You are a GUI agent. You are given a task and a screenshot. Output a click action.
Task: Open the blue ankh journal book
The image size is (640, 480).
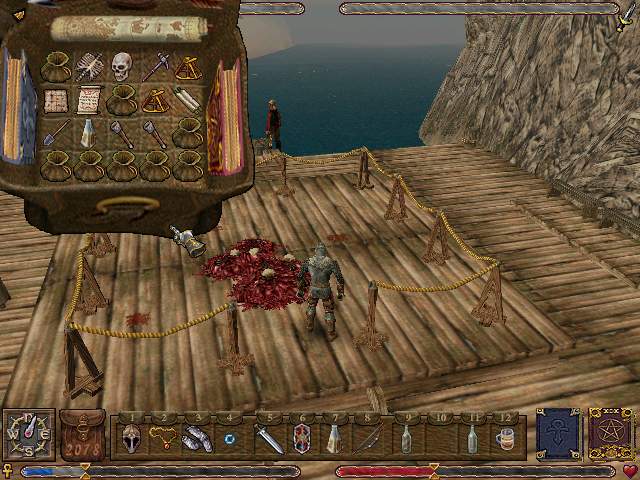[556, 434]
